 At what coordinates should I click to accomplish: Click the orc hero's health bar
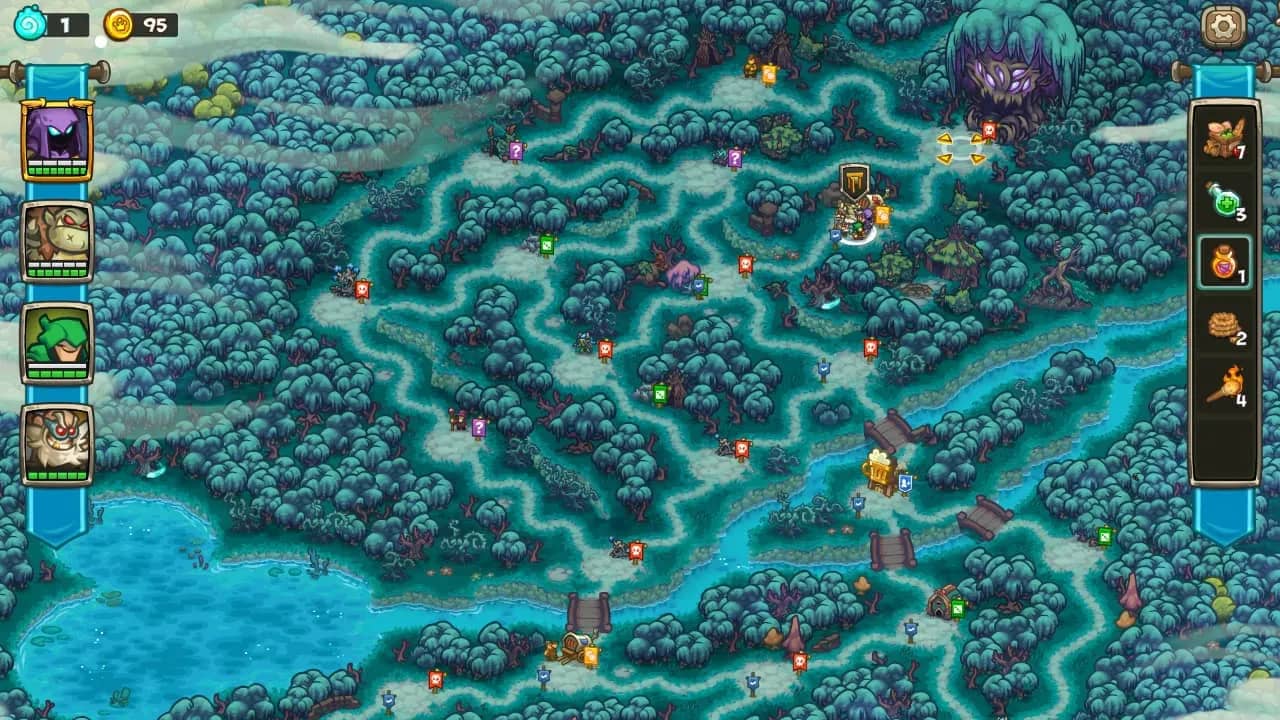coord(57,271)
